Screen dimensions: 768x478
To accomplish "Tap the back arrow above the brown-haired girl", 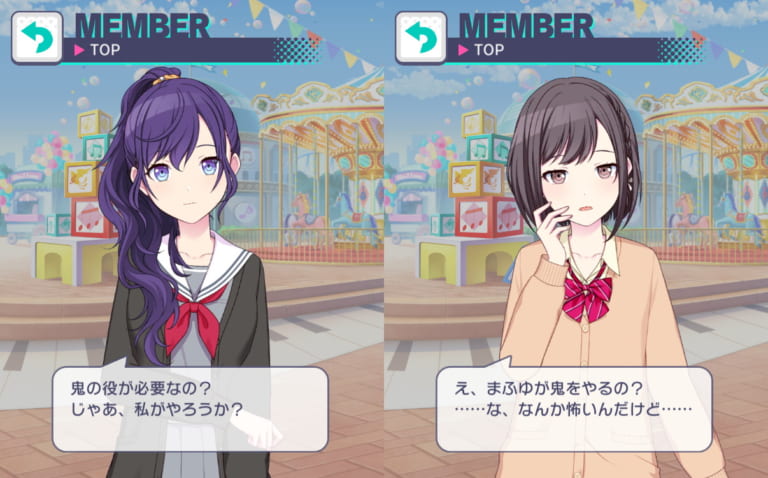I will click(x=420, y=38).
